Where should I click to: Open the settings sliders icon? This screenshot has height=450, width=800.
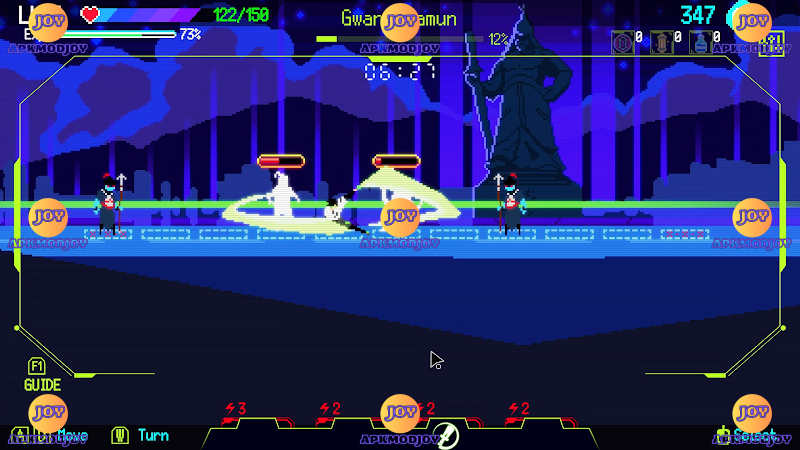pyautogui.click(x=771, y=43)
